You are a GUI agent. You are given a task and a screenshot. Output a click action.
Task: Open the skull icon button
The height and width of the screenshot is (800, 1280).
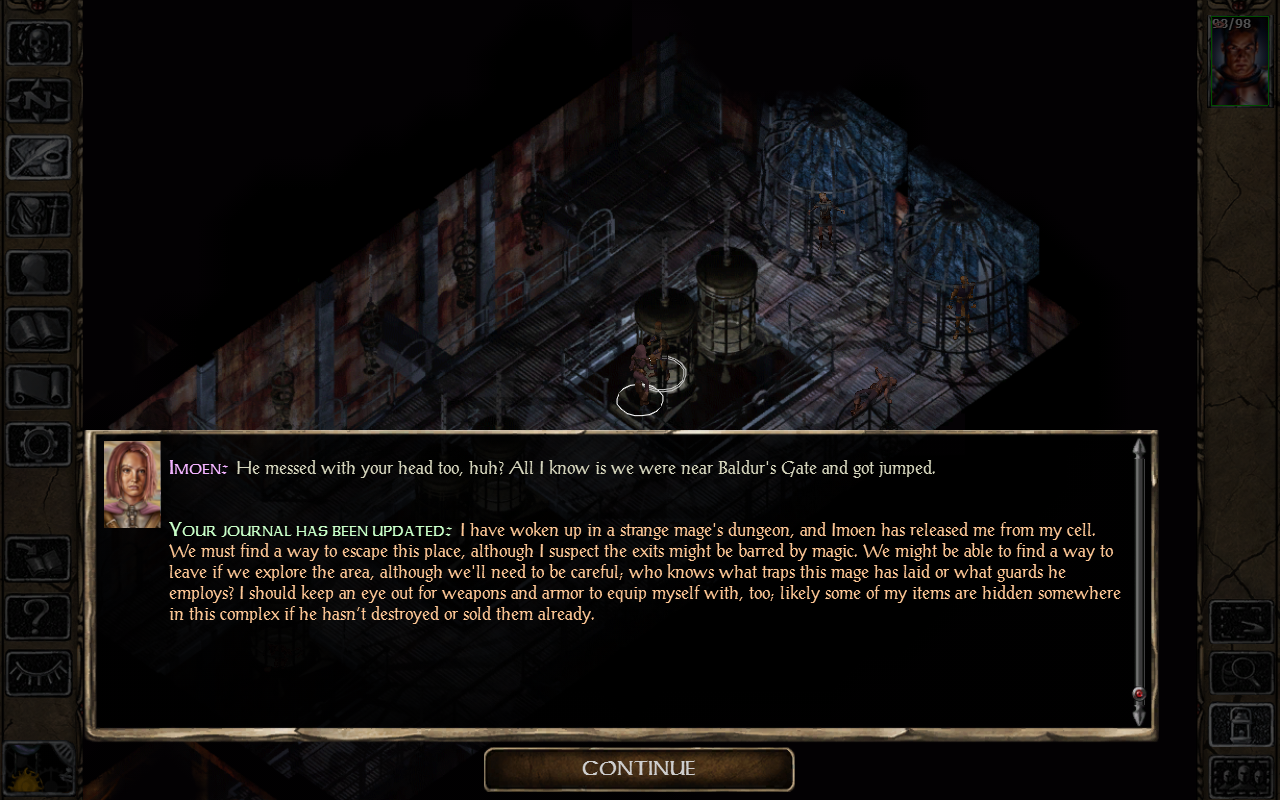pyautogui.click(x=39, y=42)
